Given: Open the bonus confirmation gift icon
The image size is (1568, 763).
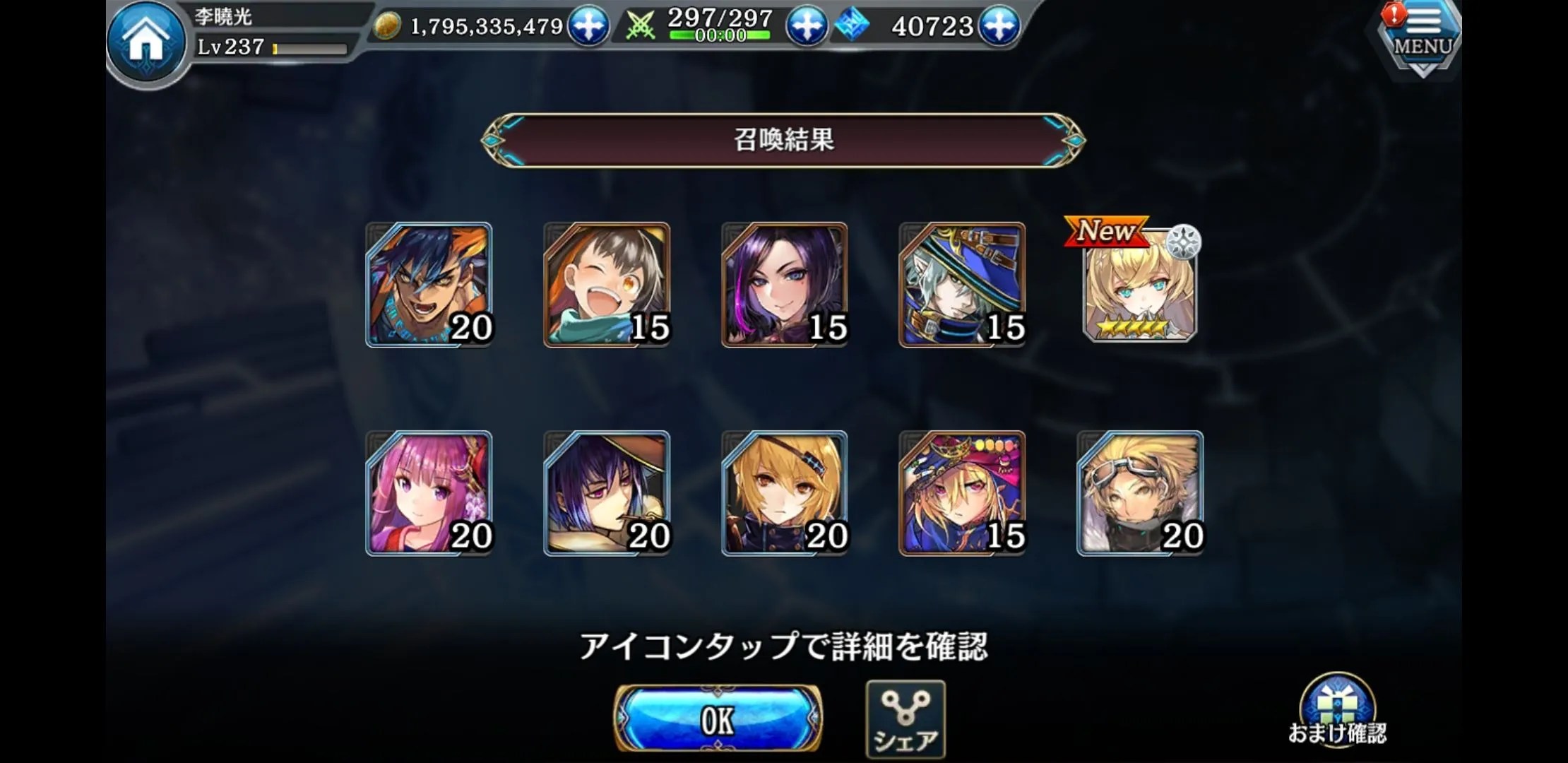Looking at the screenshot, I should [1336, 710].
